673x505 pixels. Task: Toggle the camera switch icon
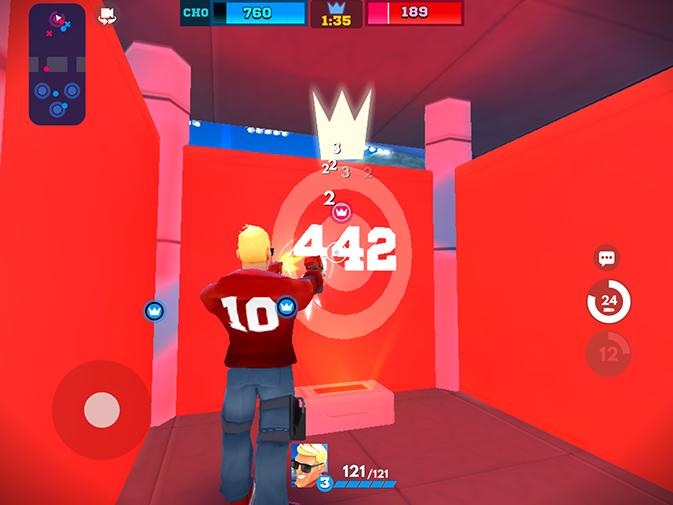click(x=106, y=15)
